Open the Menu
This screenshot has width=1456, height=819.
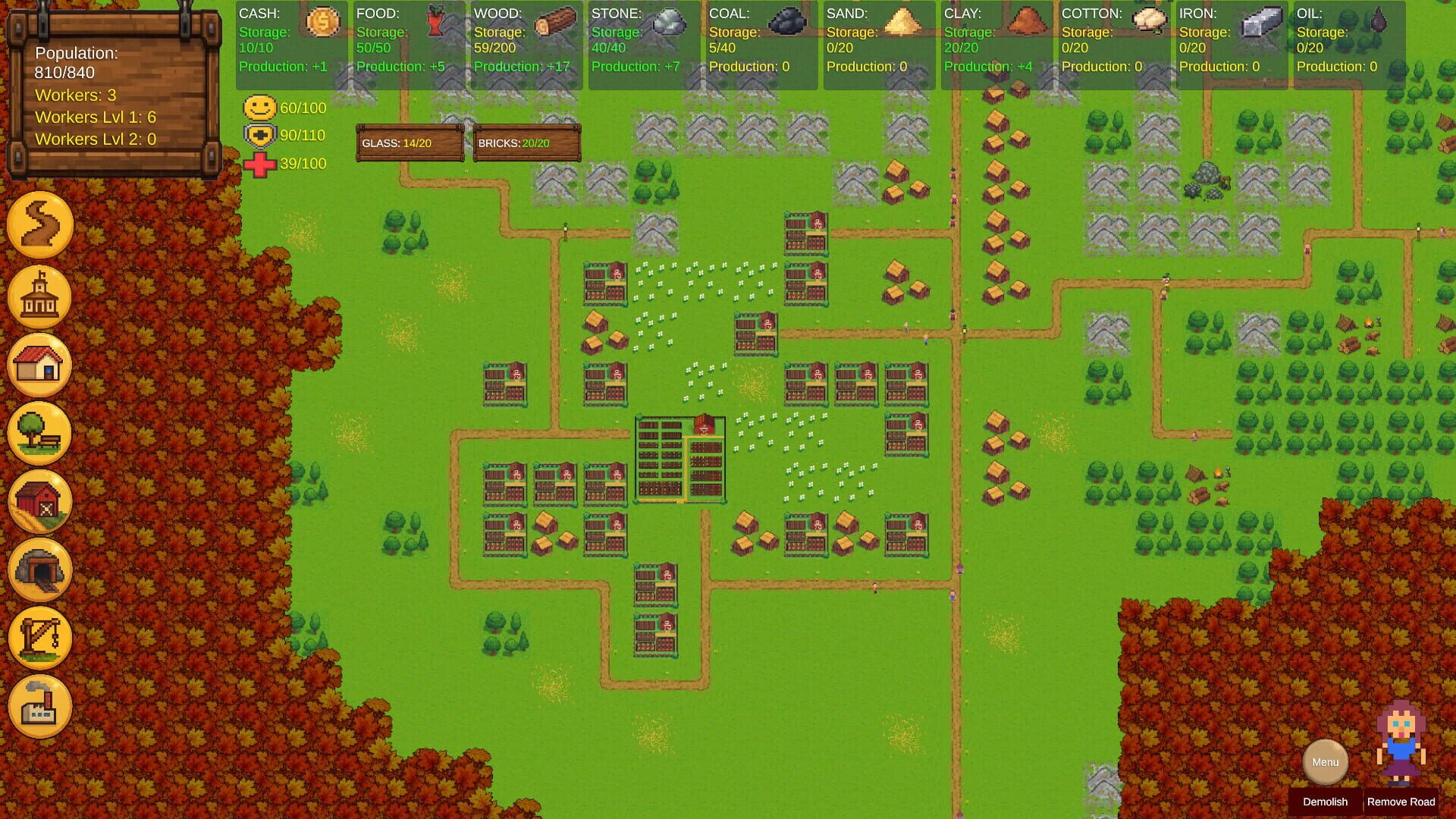(1324, 762)
